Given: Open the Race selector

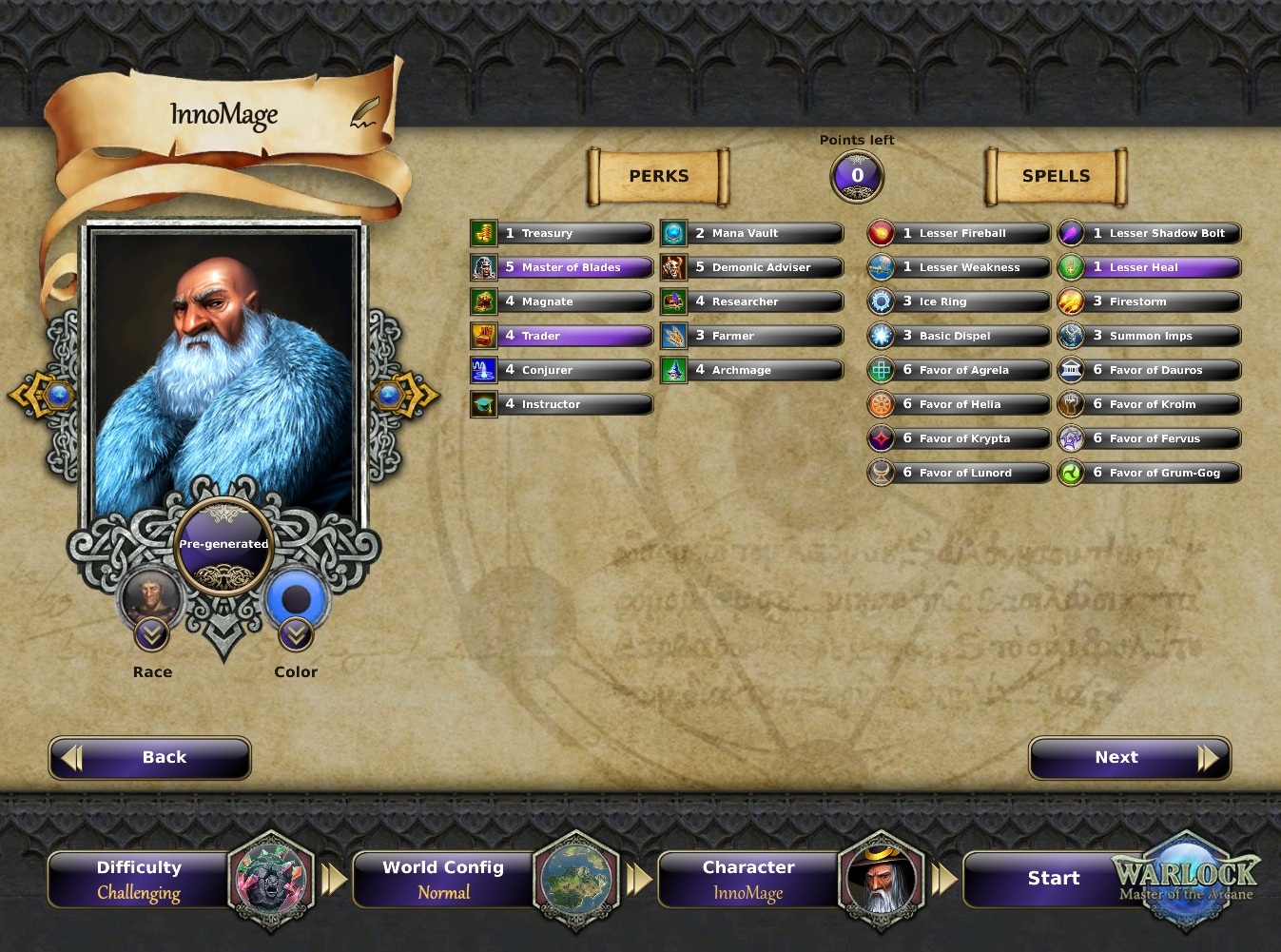Looking at the screenshot, I should point(152,632).
